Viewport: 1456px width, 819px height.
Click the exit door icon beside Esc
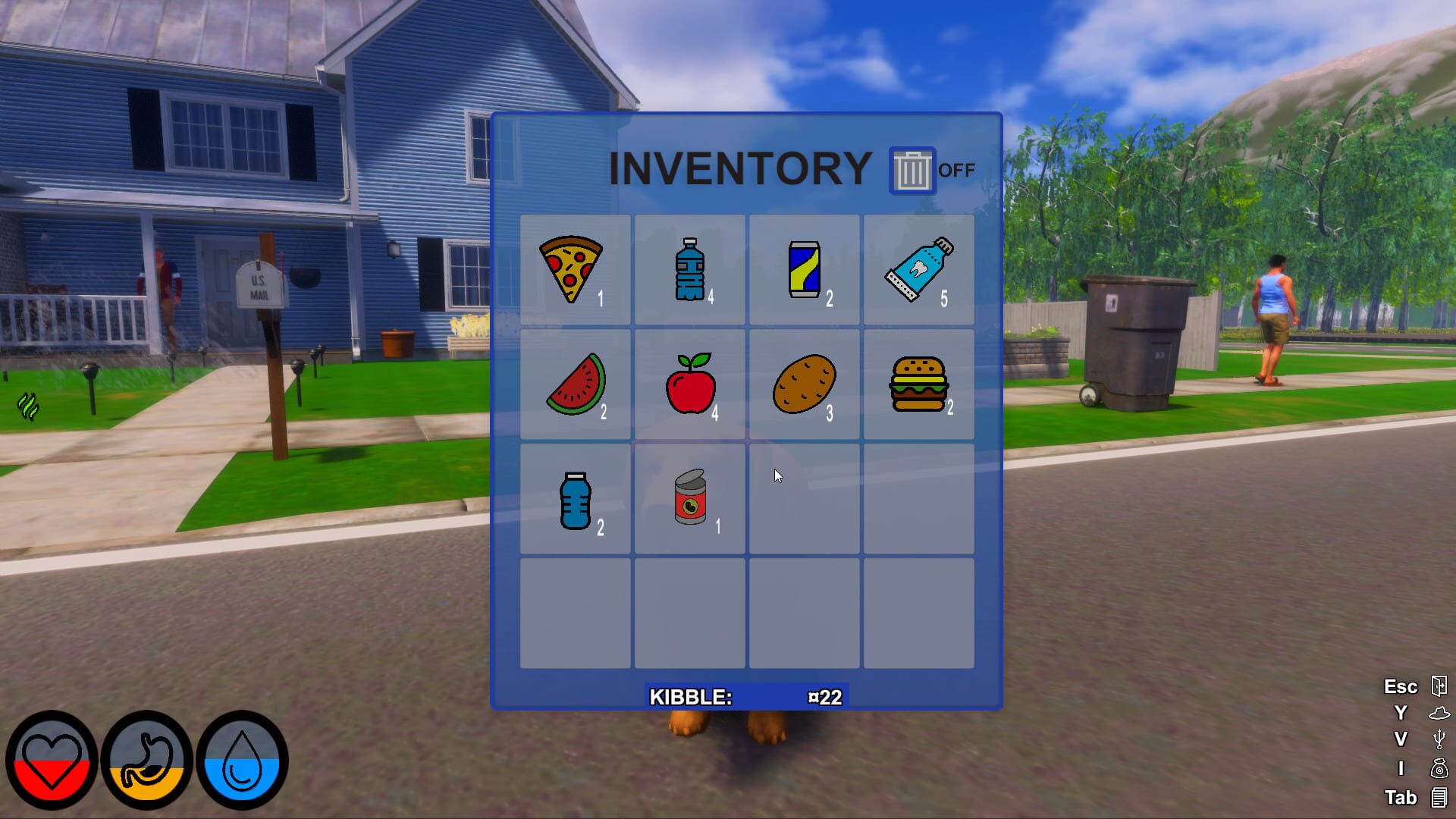coord(1439,686)
